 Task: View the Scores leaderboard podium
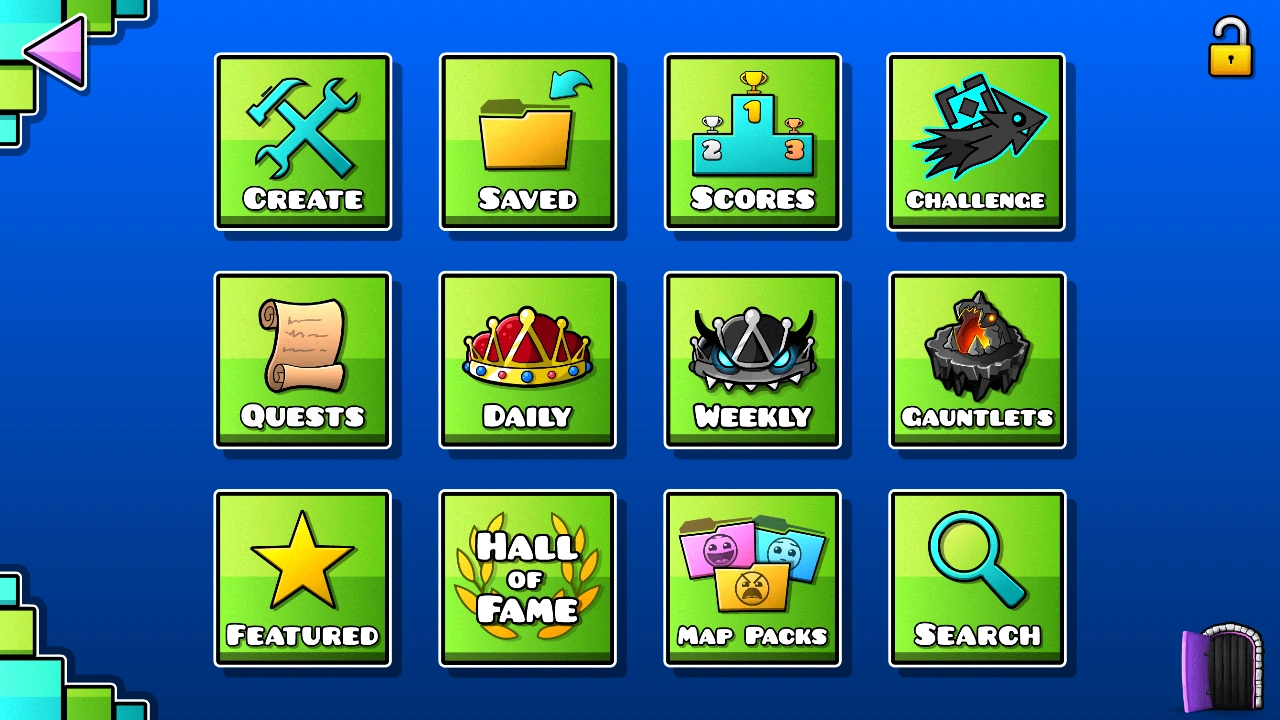(x=753, y=140)
